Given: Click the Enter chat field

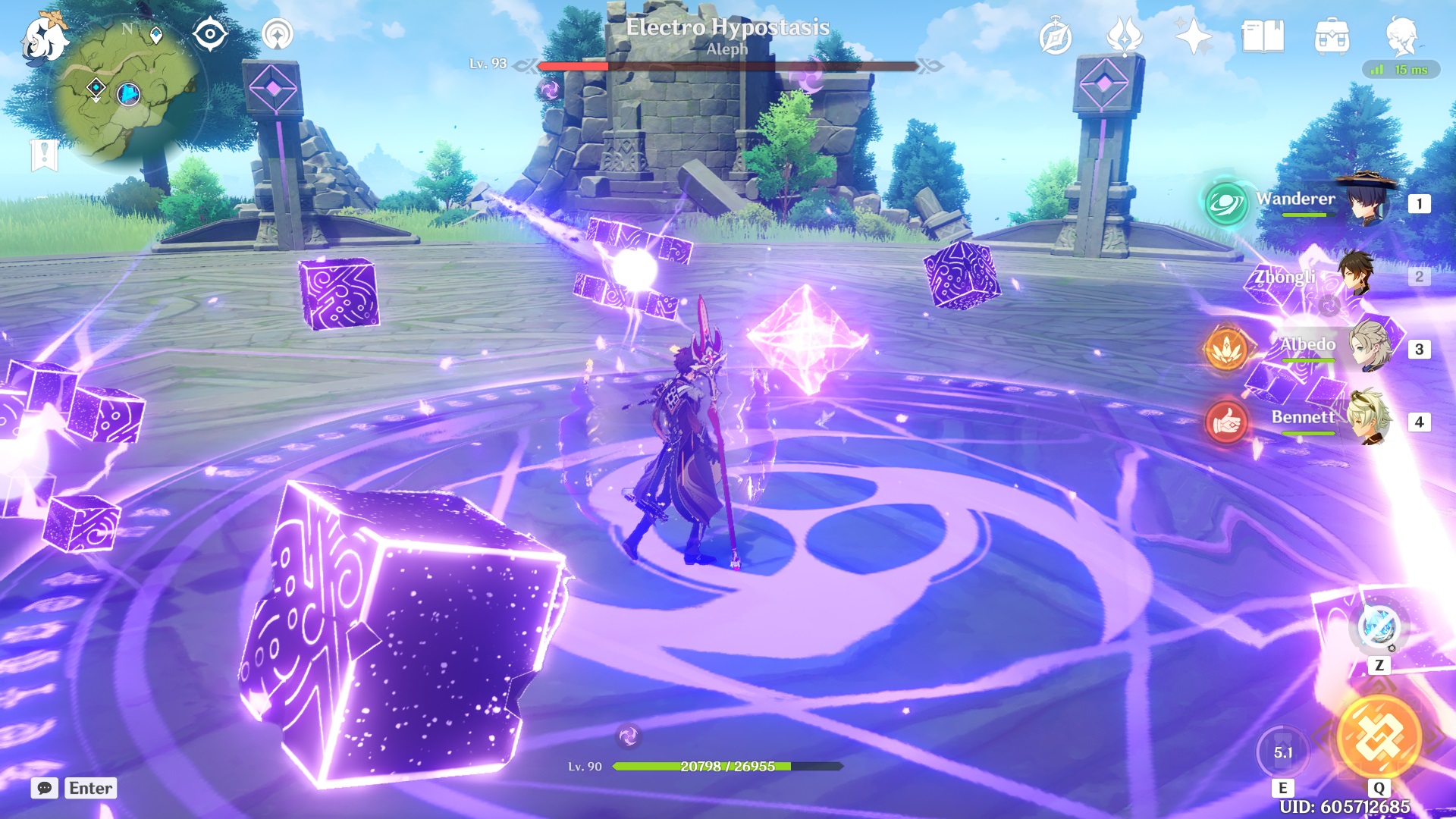Looking at the screenshot, I should (x=90, y=789).
